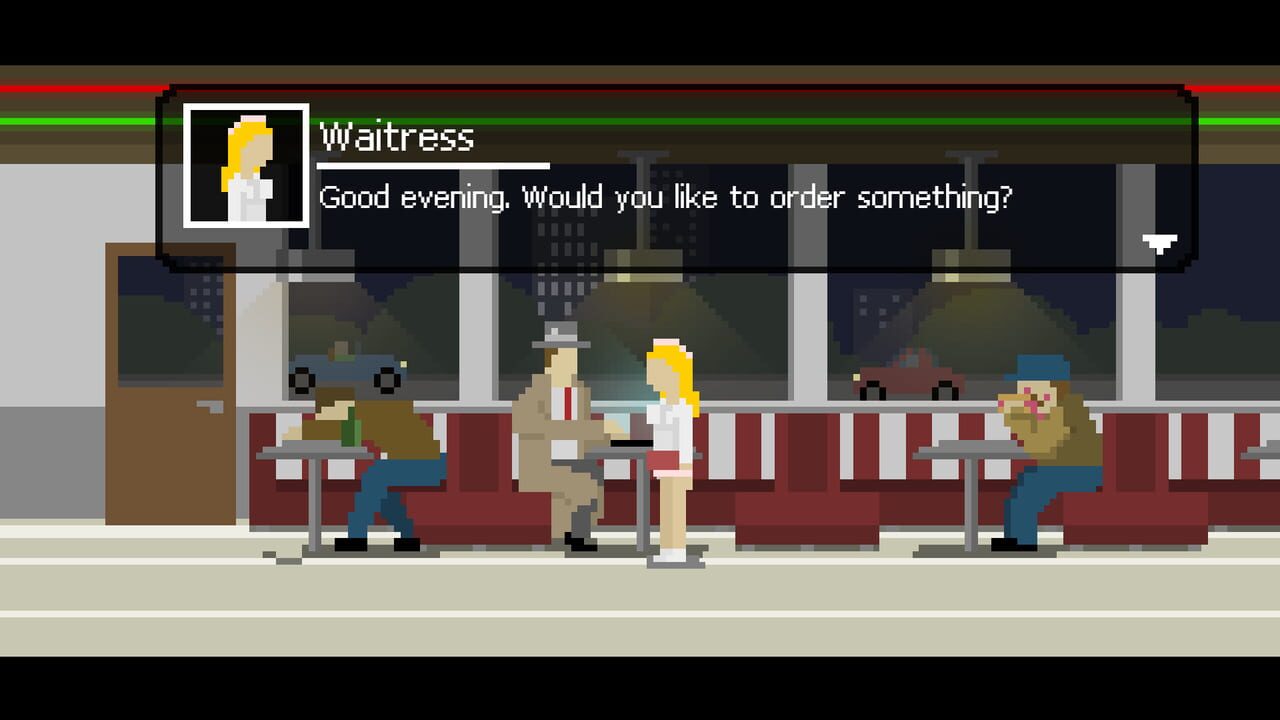Viewport: 1280px width, 720px height.
Task: Click the man in the blue cap eating
Action: (x=1040, y=440)
